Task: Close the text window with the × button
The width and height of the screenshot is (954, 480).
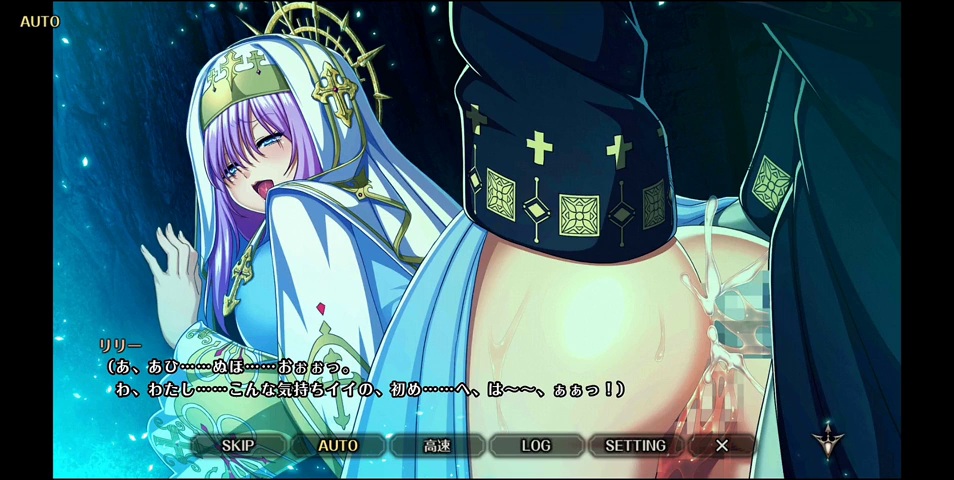Action: click(x=722, y=446)
